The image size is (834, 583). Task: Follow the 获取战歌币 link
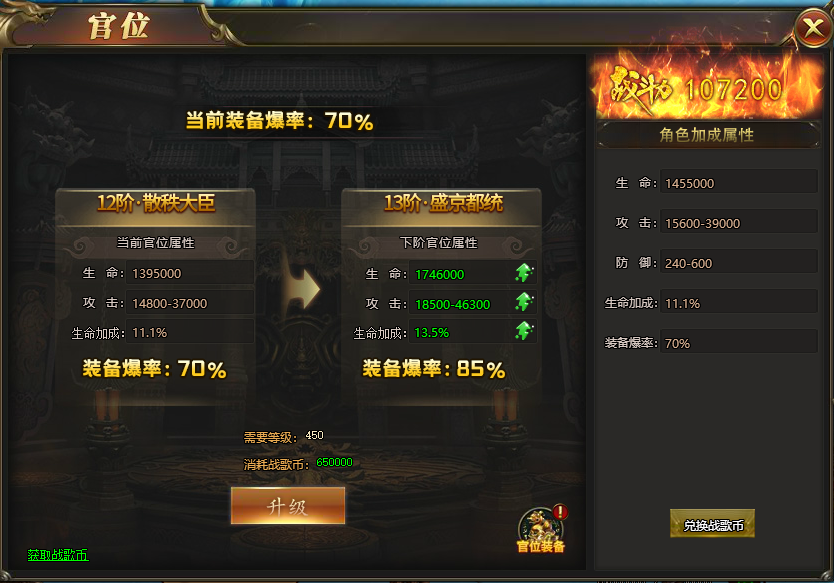point(58,554)
